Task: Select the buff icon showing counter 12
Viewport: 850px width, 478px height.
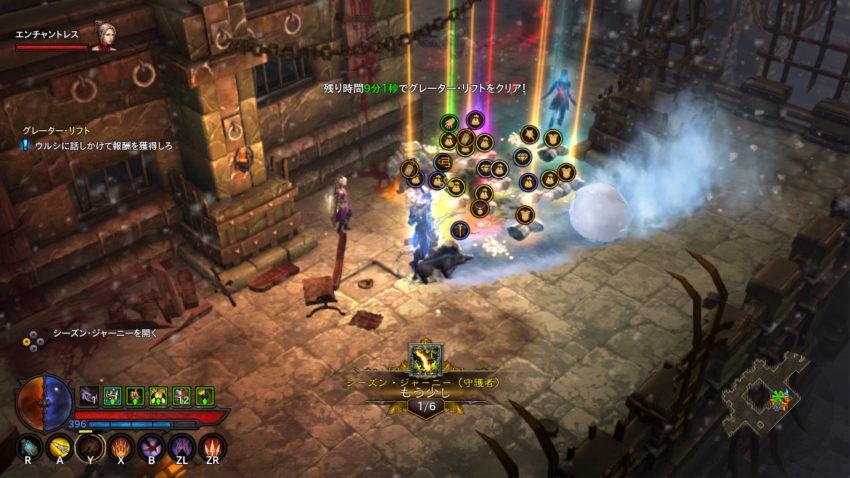Action: (x=182, y=396)
